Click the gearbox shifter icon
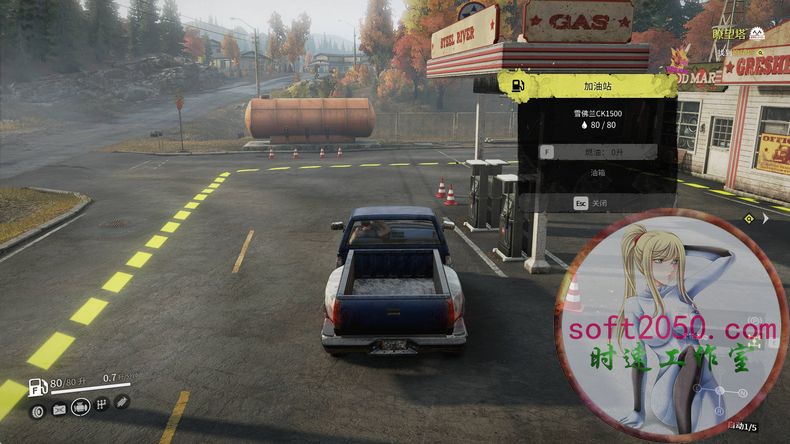 pos(102,404)
